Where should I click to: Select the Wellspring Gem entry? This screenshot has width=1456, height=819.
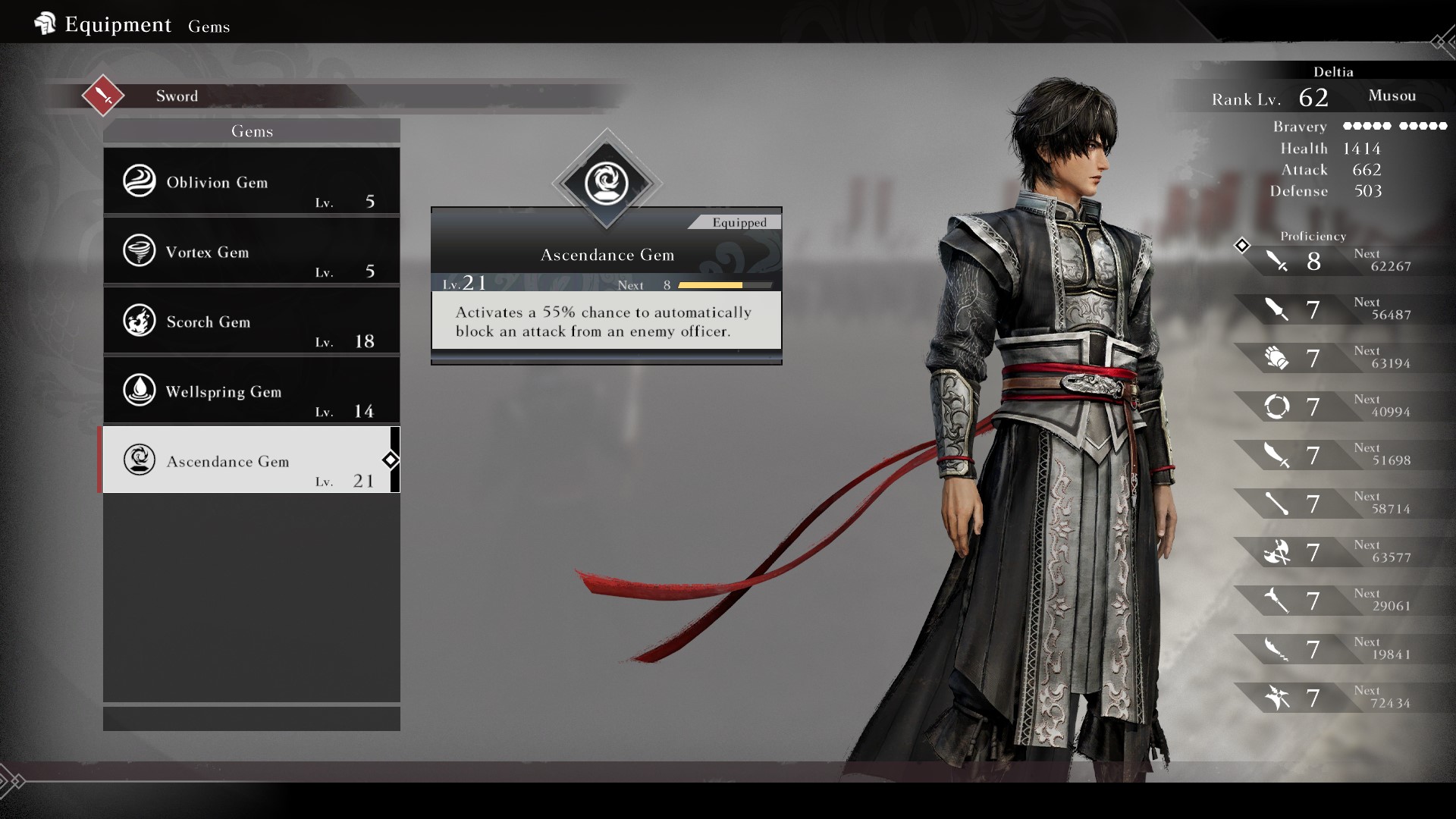click(251, 391)
